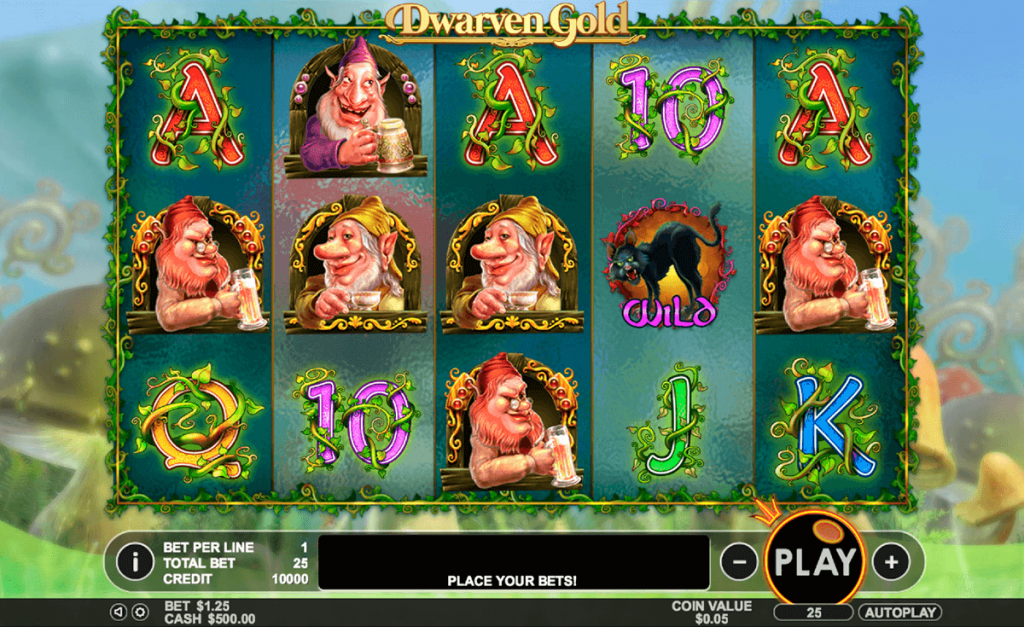Toggle the sound speaker icon
Image resolution: width=1024 pixels, height=627 pixels.
pos(118,612)
